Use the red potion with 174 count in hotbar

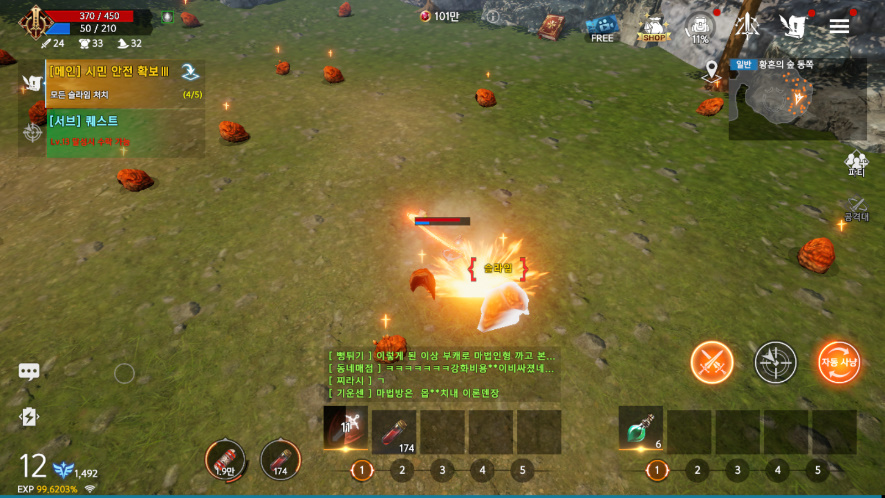[x=394, y=432]
